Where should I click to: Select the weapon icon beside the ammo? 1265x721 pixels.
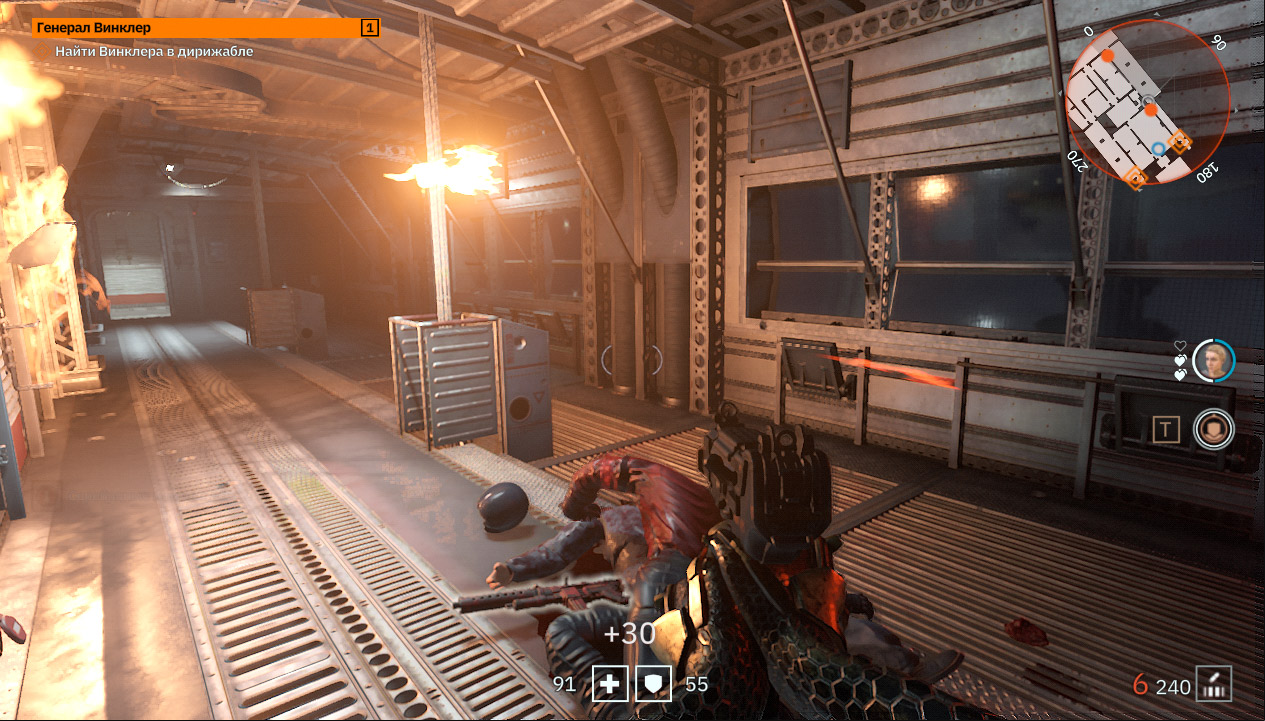tap(1215, 685)
